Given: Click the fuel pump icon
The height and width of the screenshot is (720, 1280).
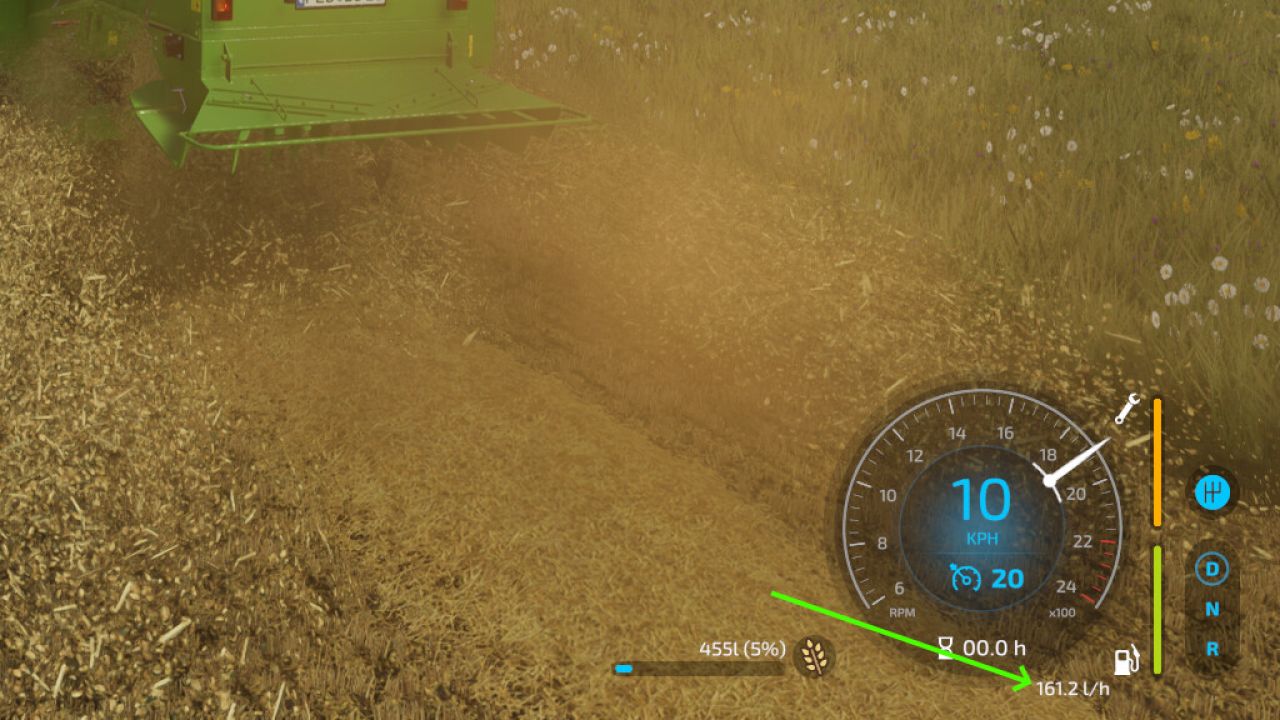Looking at the screenshot, I should click(1124, 660).
